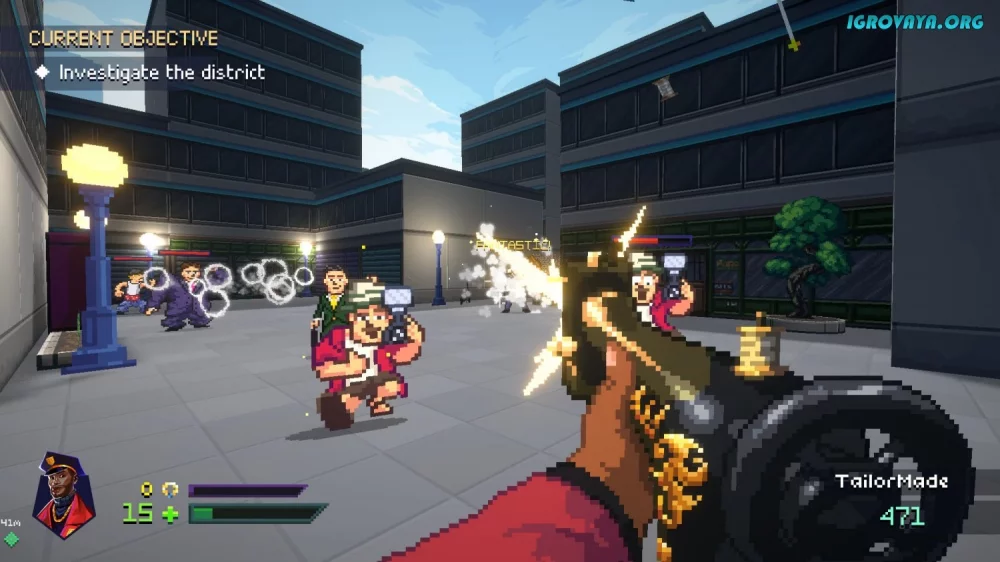
Task: Click the player character portrait
Action: [x=64, y=495]
